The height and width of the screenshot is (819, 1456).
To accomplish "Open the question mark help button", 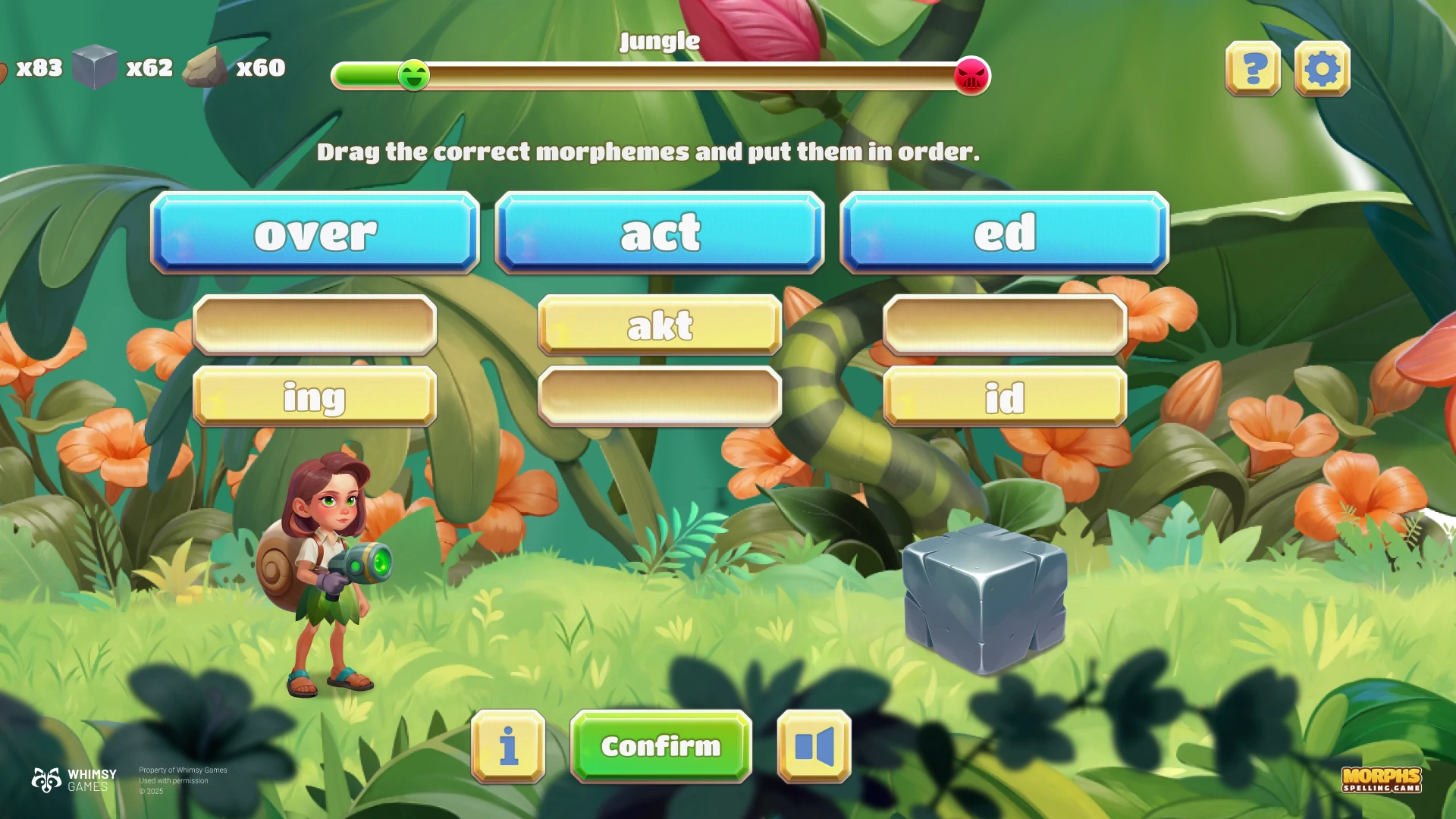I will 1253,69.
